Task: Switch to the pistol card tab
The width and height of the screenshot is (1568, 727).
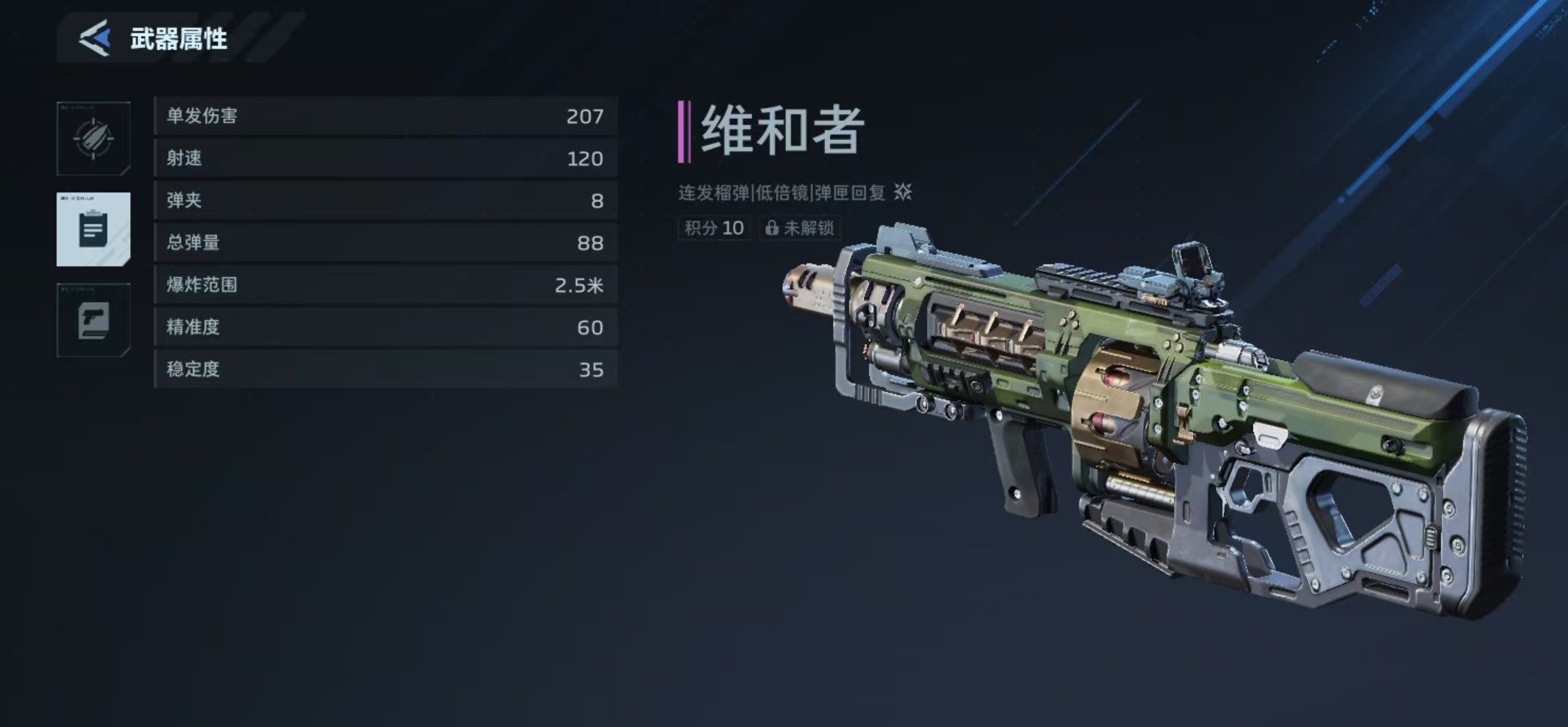Action: tap(94, 320)
